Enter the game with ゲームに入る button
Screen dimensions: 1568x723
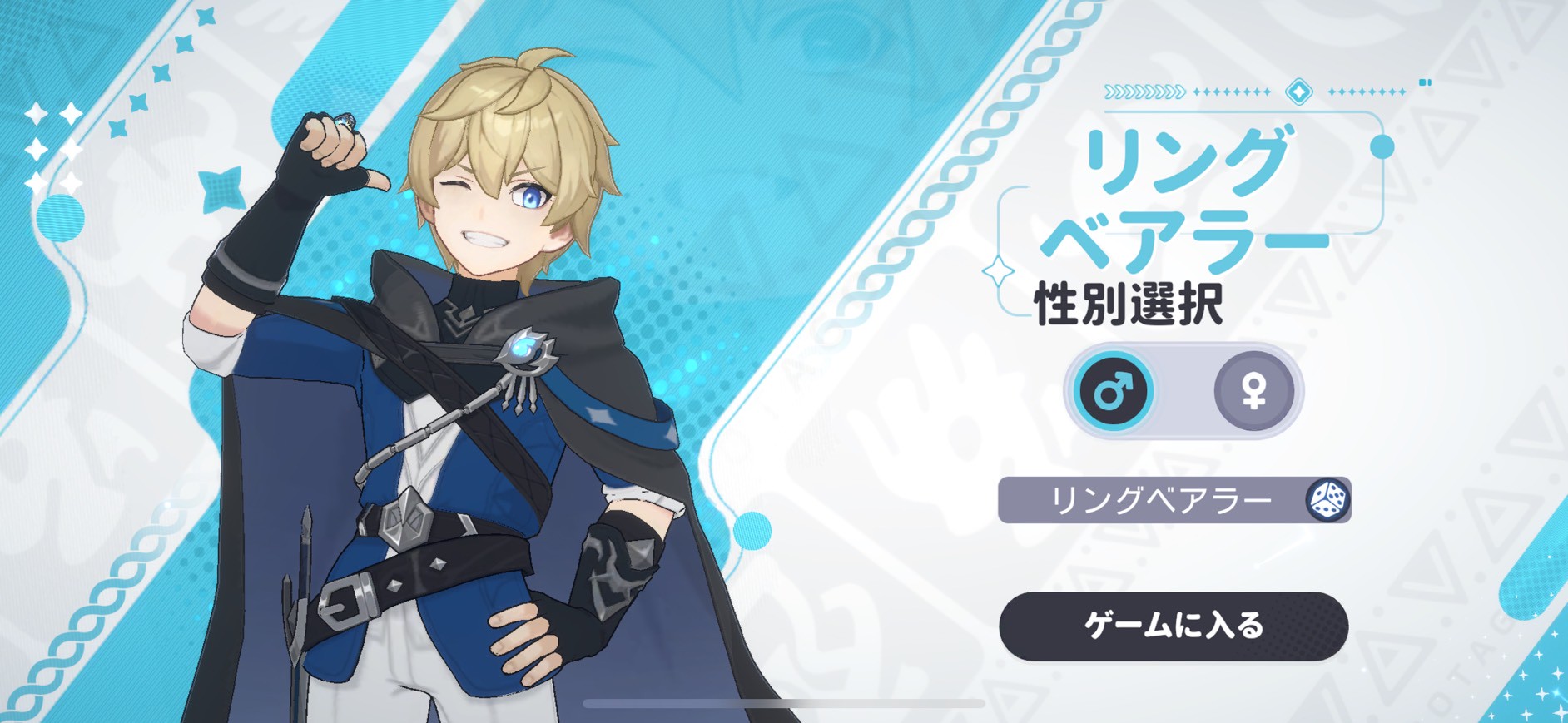click(1173, 626)
